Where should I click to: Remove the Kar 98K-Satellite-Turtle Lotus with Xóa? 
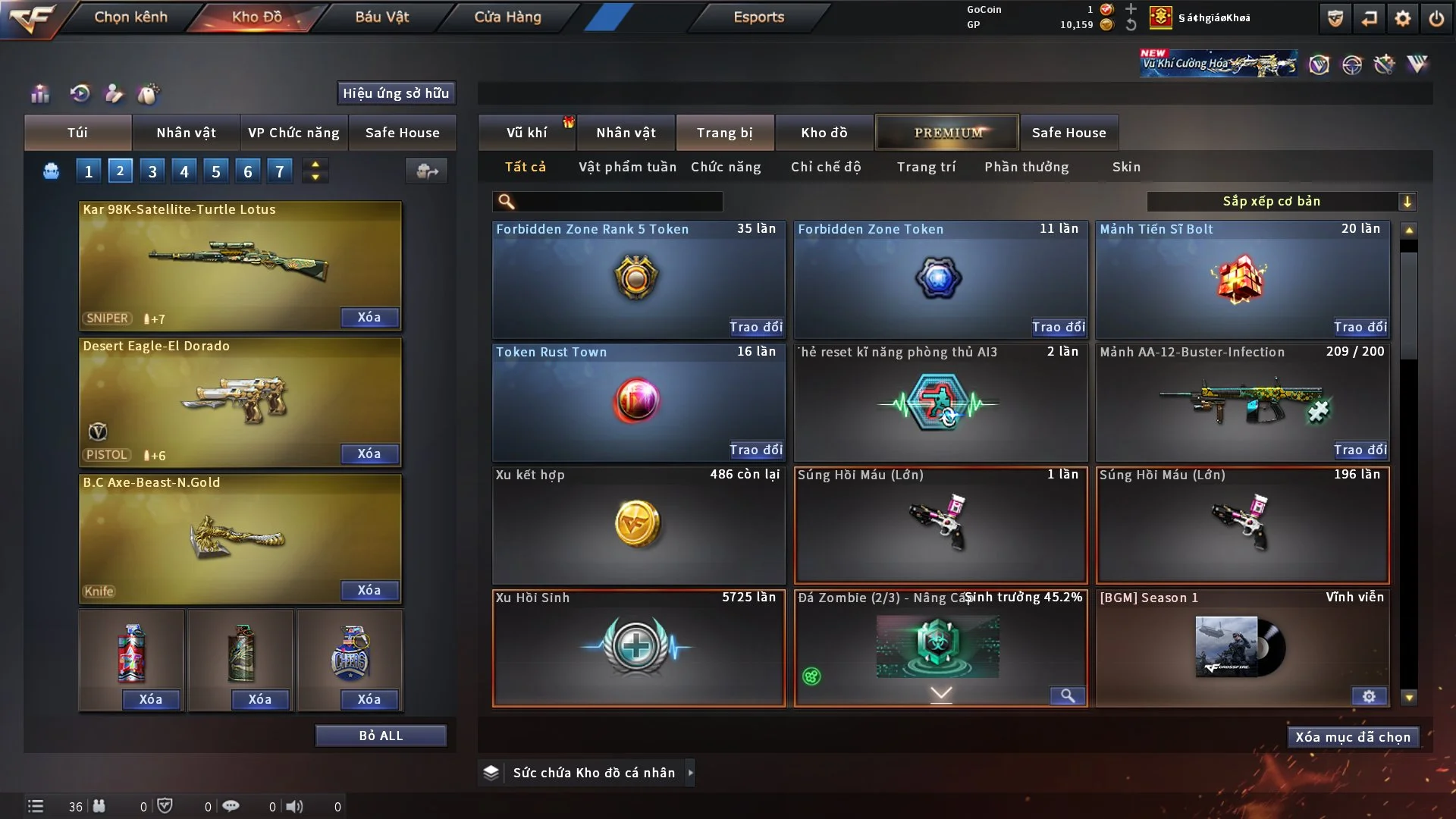(x=369, y=318)
